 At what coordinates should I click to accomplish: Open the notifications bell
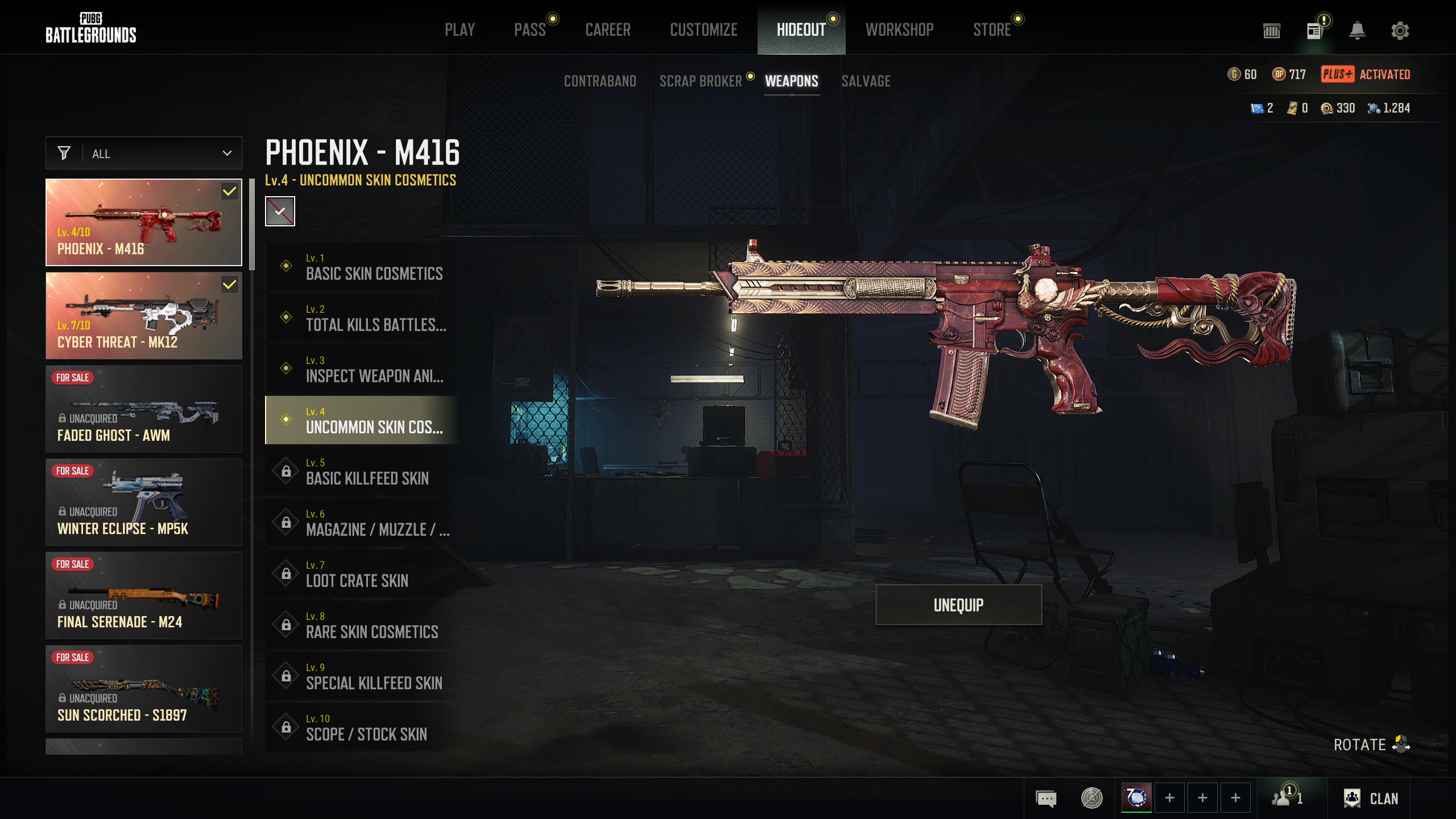[1357, 31]
